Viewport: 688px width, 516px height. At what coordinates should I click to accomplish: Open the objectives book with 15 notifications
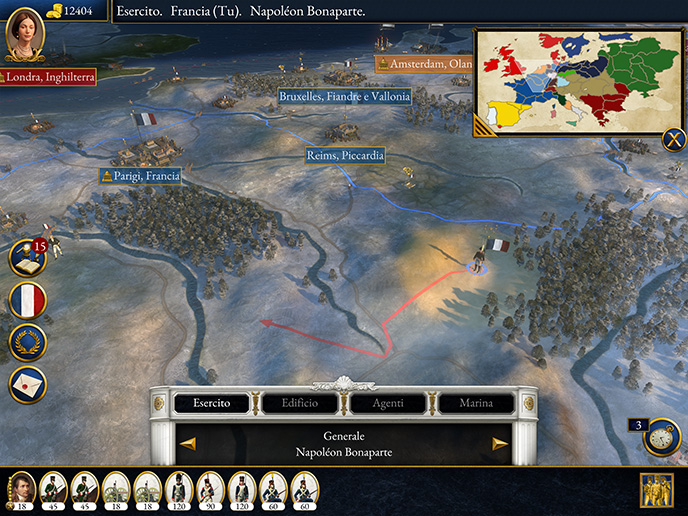pyautogui.click(x=26, y=259)
